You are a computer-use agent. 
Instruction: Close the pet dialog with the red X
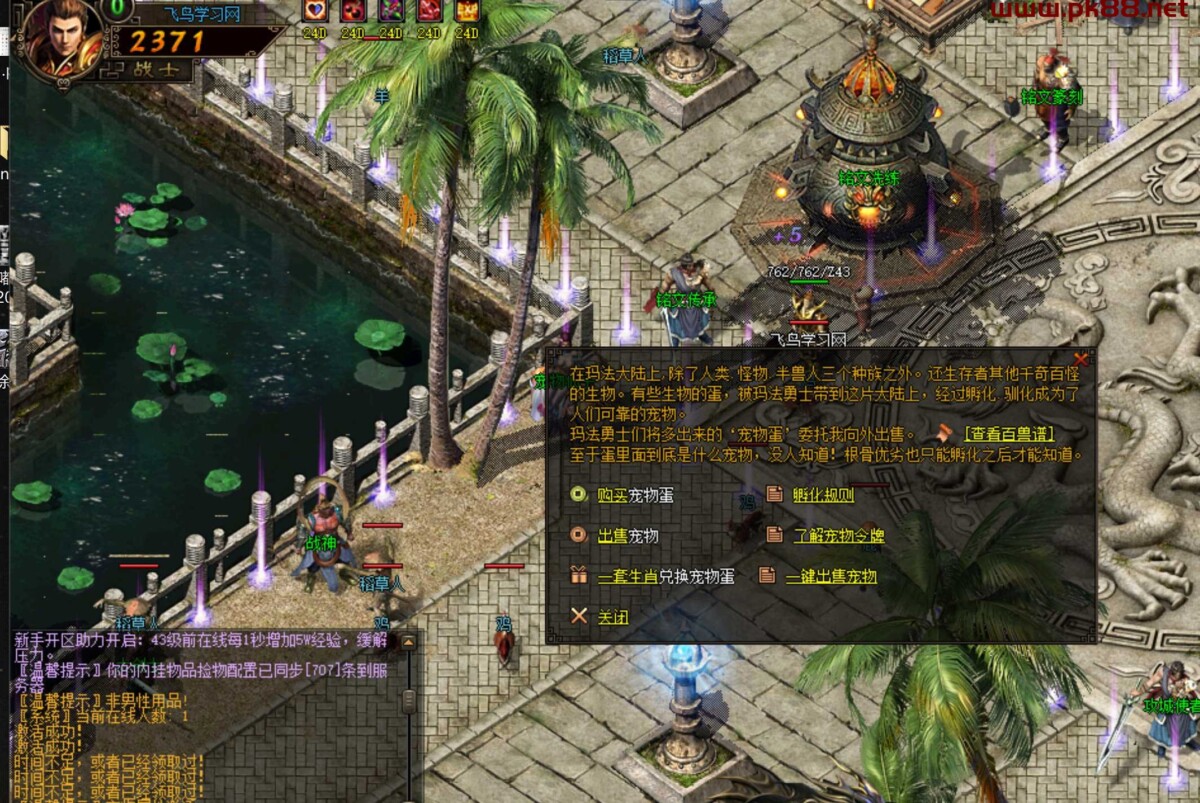click(x=1080, y=359)
